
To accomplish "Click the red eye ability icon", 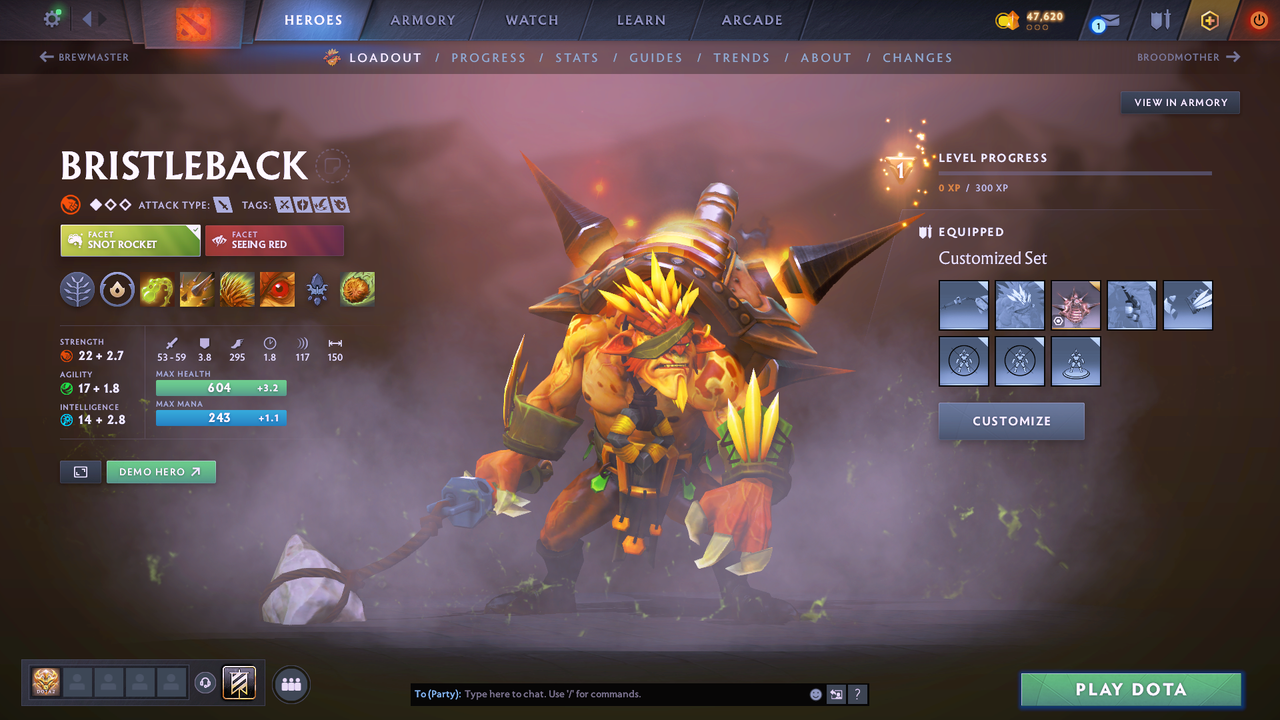I will click(x=277, y=290).
